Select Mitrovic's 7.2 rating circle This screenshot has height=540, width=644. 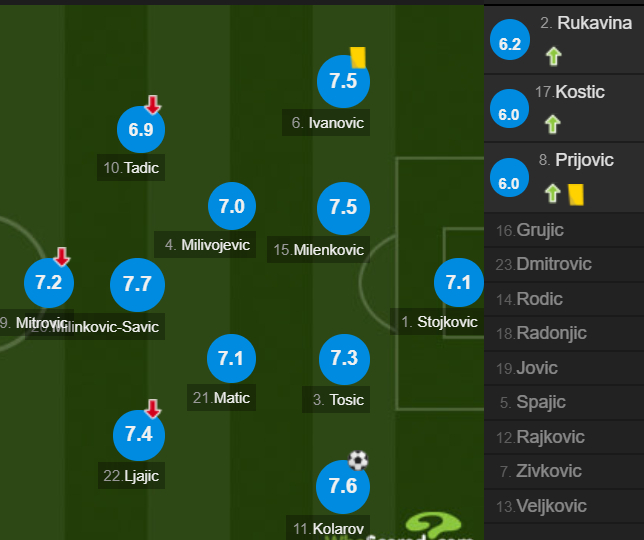(x=48, y=283)
